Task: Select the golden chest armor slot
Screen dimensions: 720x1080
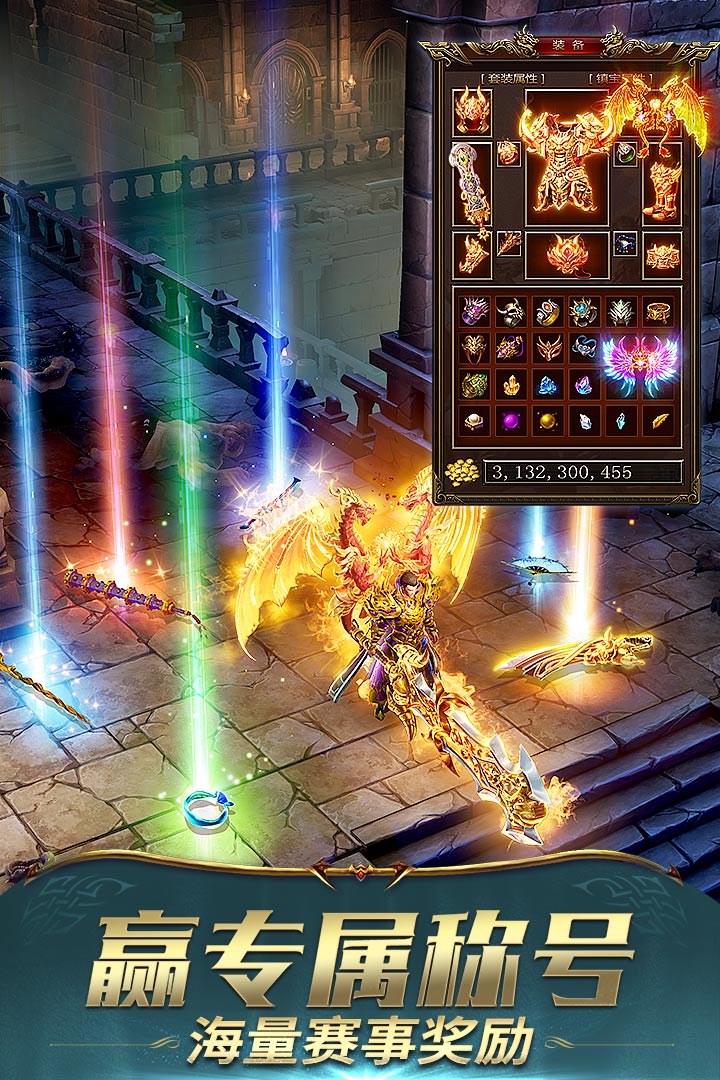Action: point(567,165)
